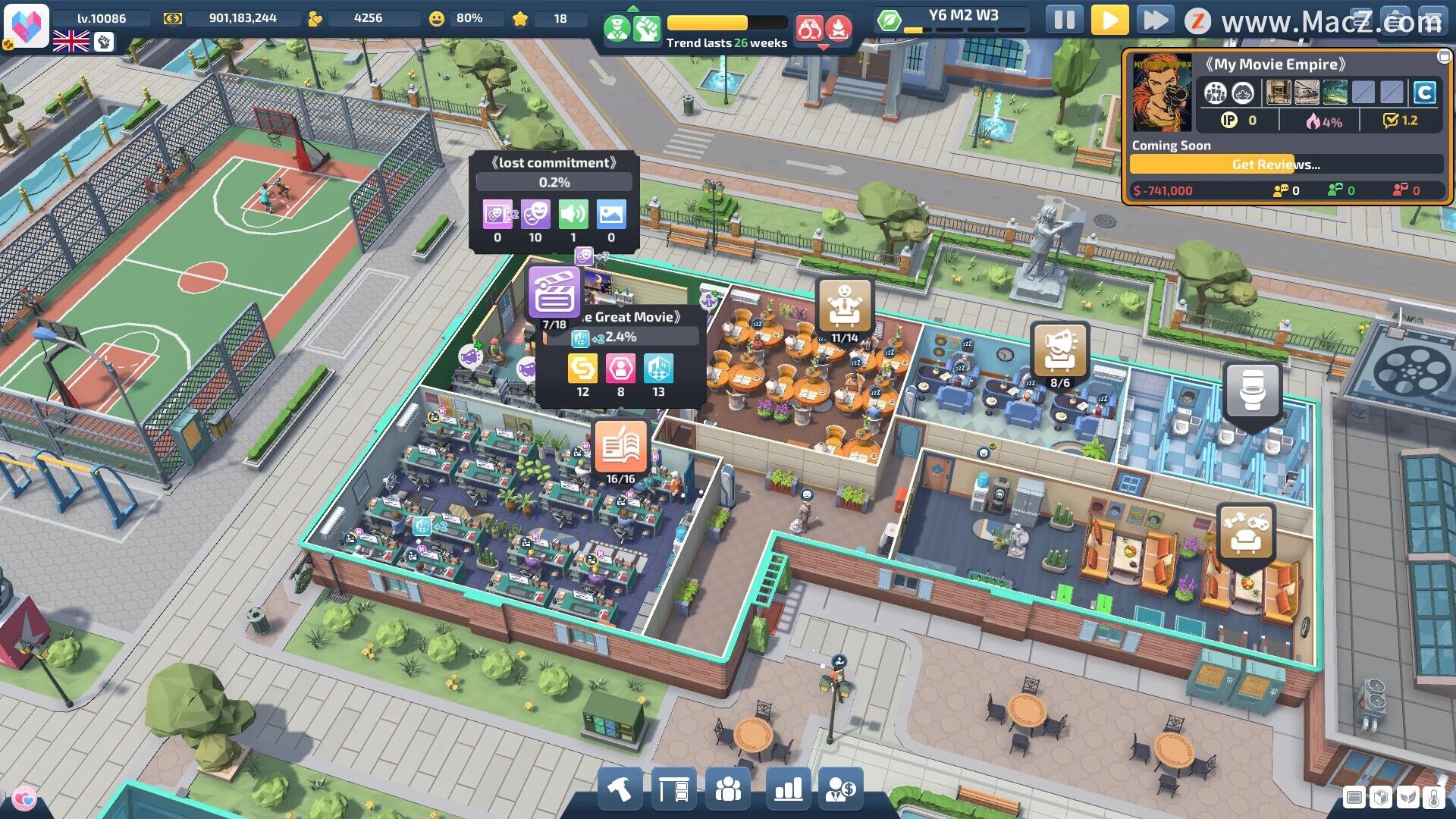
Task: Select the film clapperboard room marker
Action: (x=554, y=292)
